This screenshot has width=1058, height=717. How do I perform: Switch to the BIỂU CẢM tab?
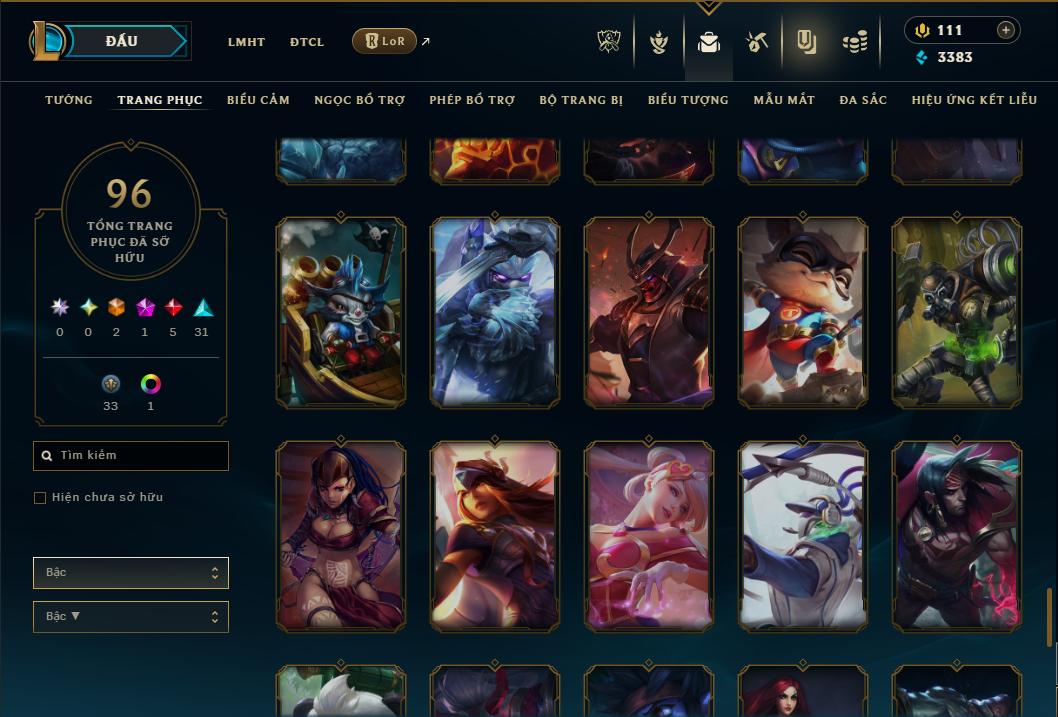258,100
